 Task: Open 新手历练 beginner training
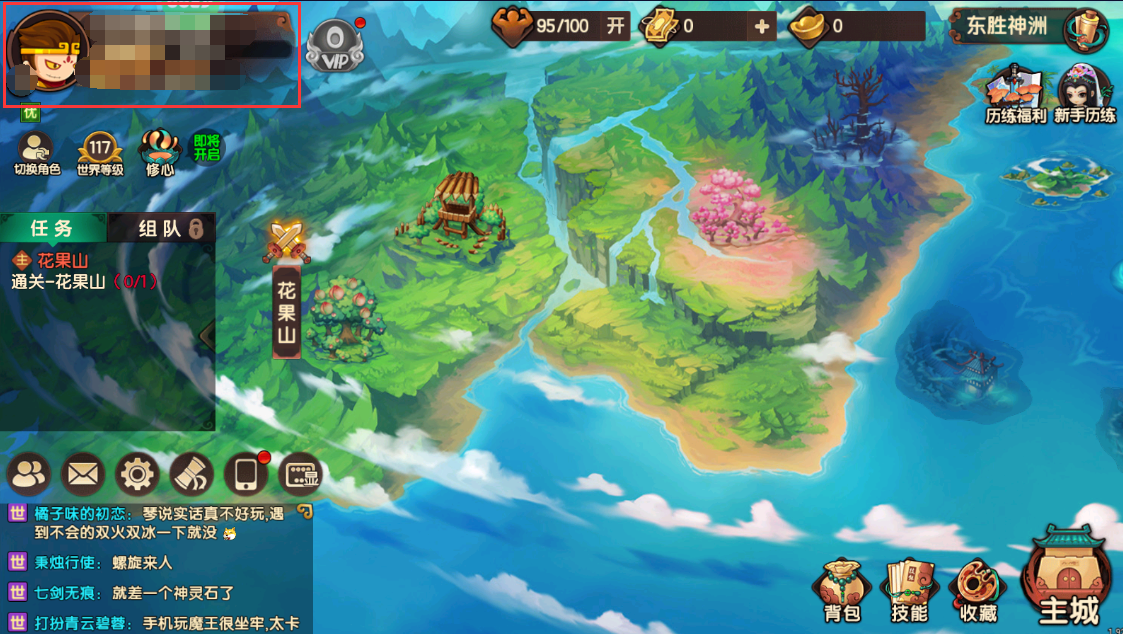tap(1084, 95)
